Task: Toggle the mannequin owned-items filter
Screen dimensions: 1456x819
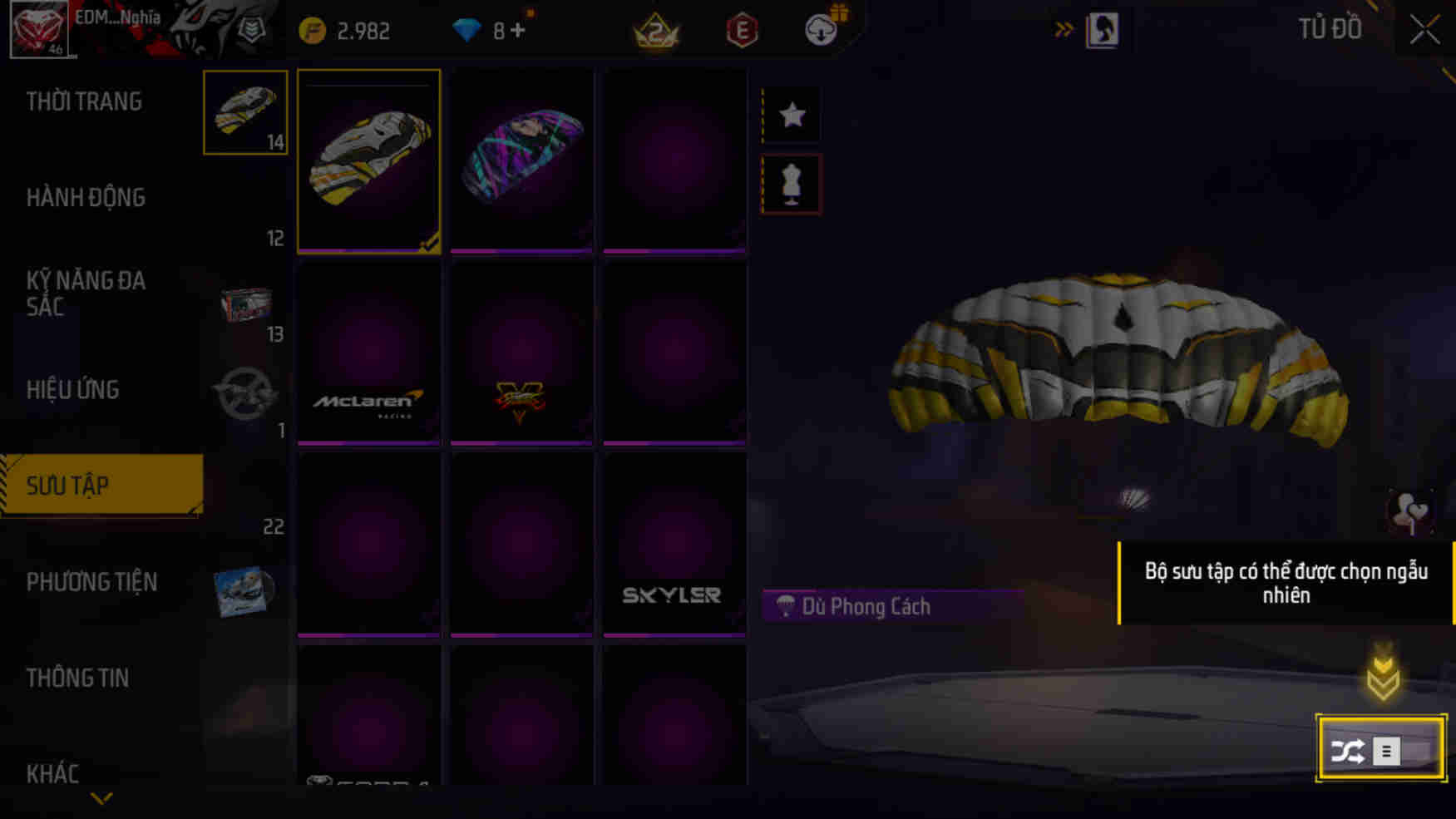Action: [790, 183]
